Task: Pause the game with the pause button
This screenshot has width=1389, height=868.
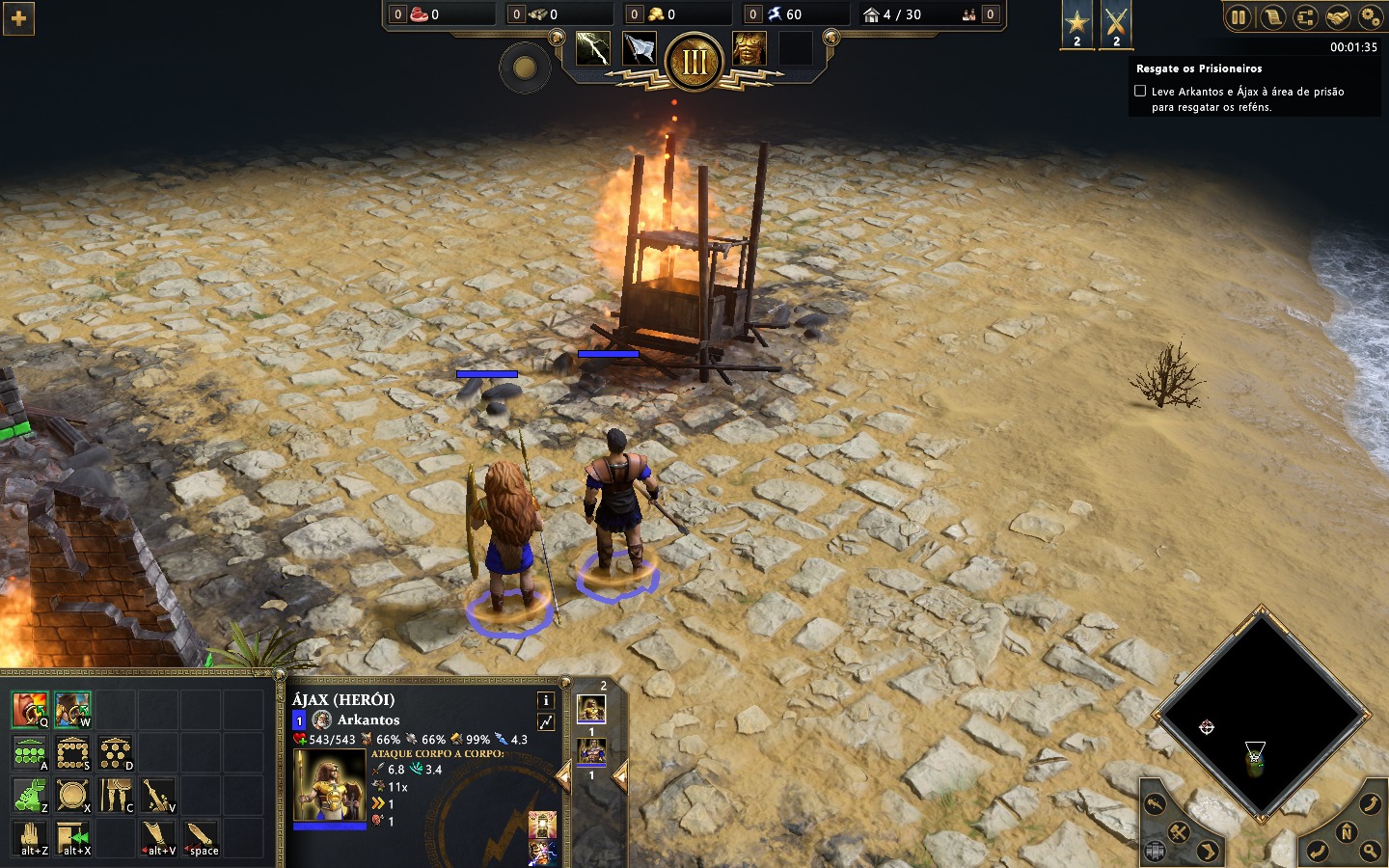Action: (x=1239, y=17)
